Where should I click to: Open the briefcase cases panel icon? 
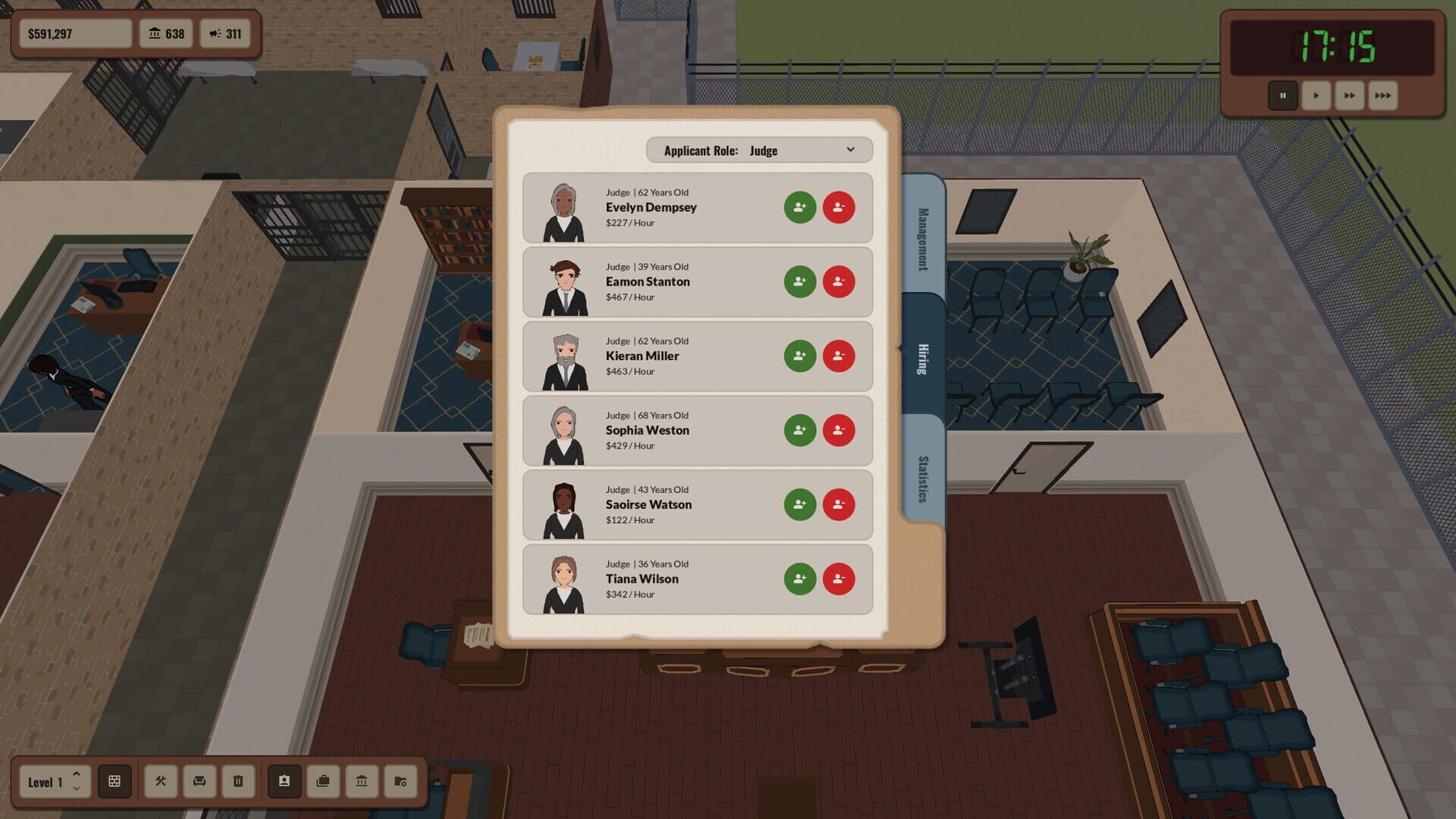323,782
